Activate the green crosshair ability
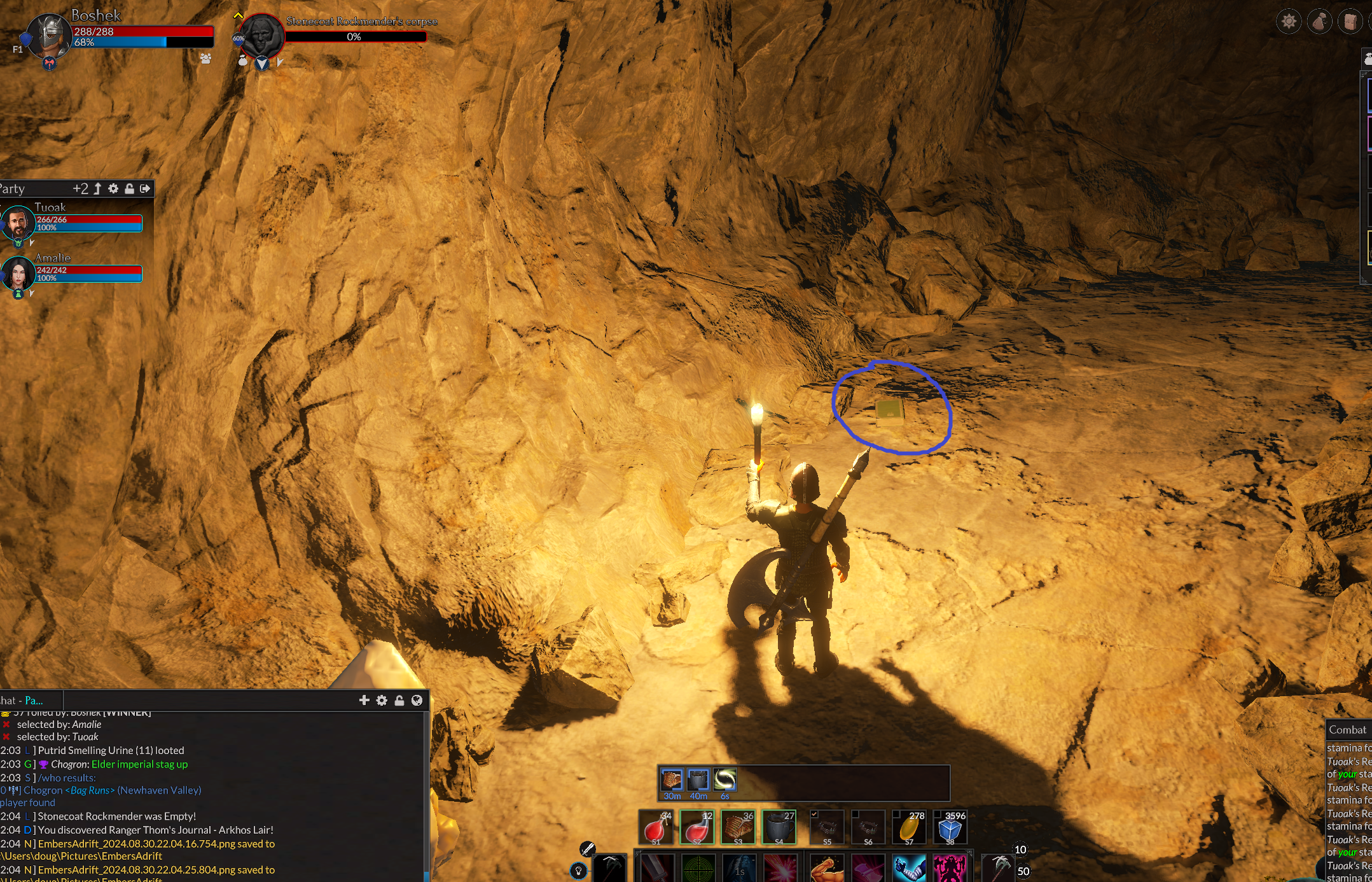1372x882 pixels. 698,868
